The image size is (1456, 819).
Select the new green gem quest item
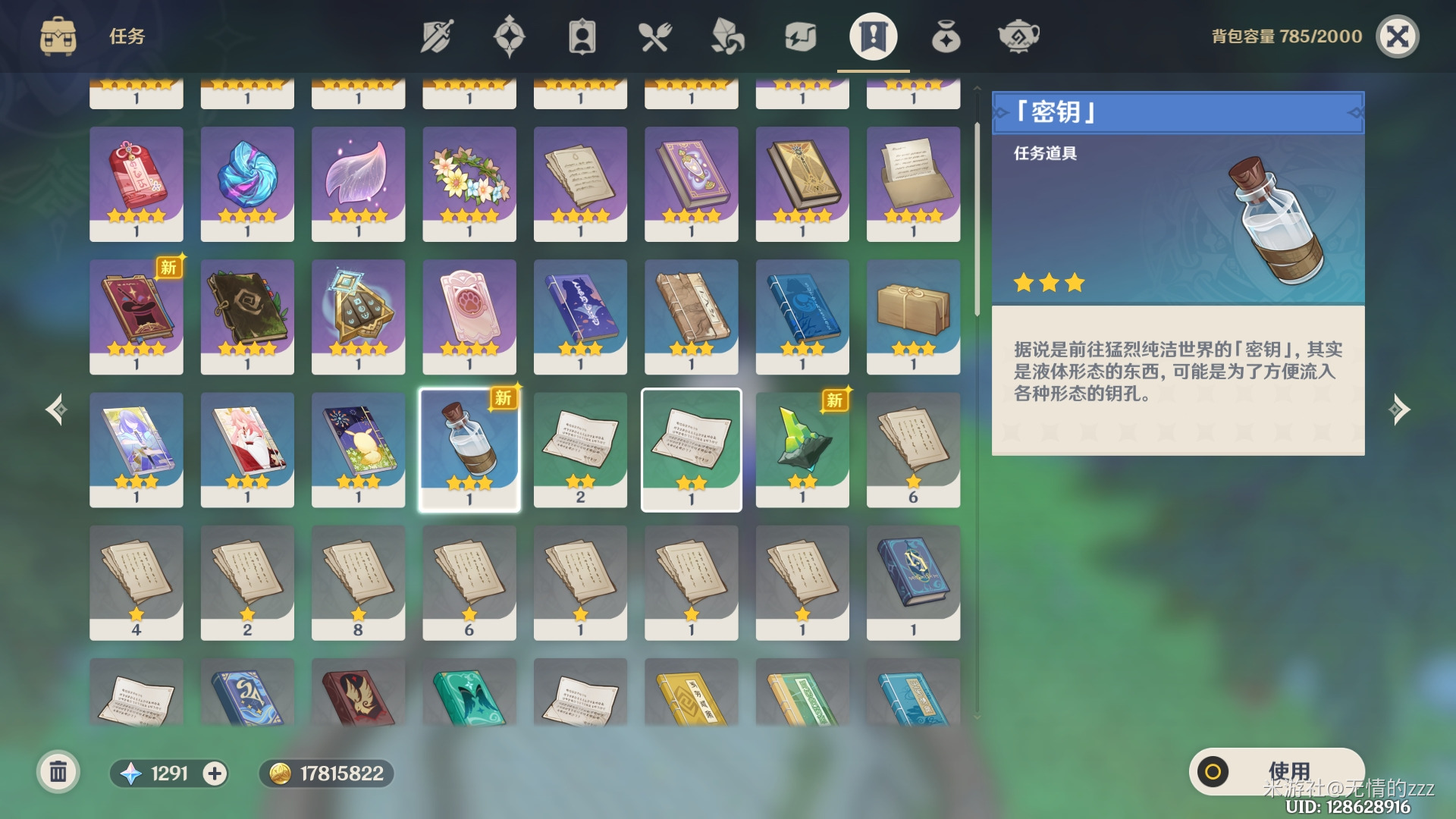click(802, 449)
